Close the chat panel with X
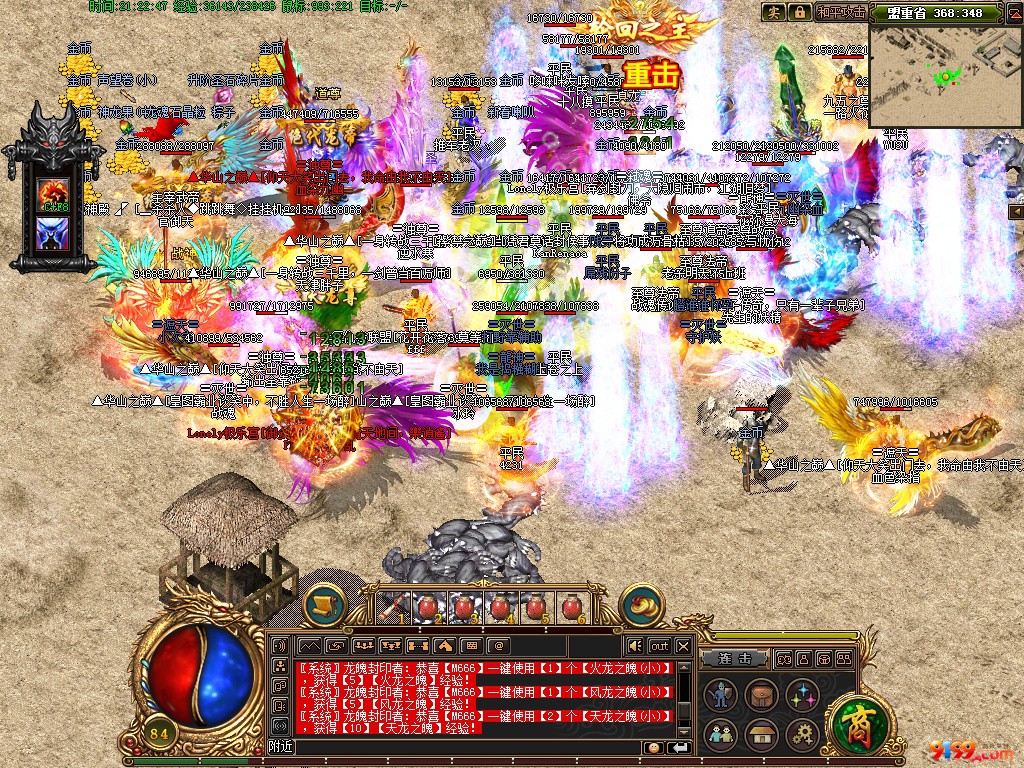 [683, 646]
